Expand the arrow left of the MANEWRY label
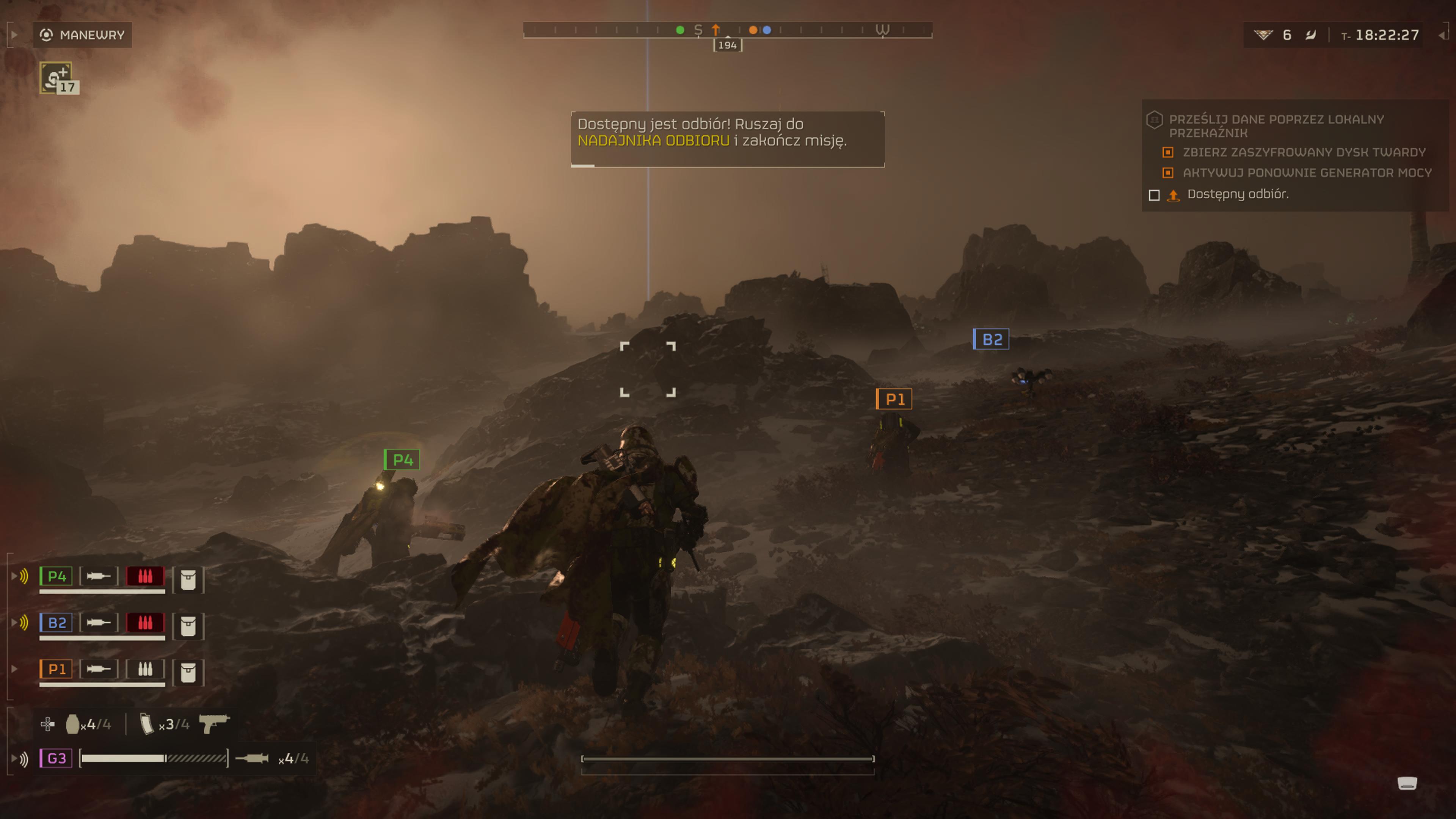Viewport: 1456px width, 819px height. (x=15, y=35)
